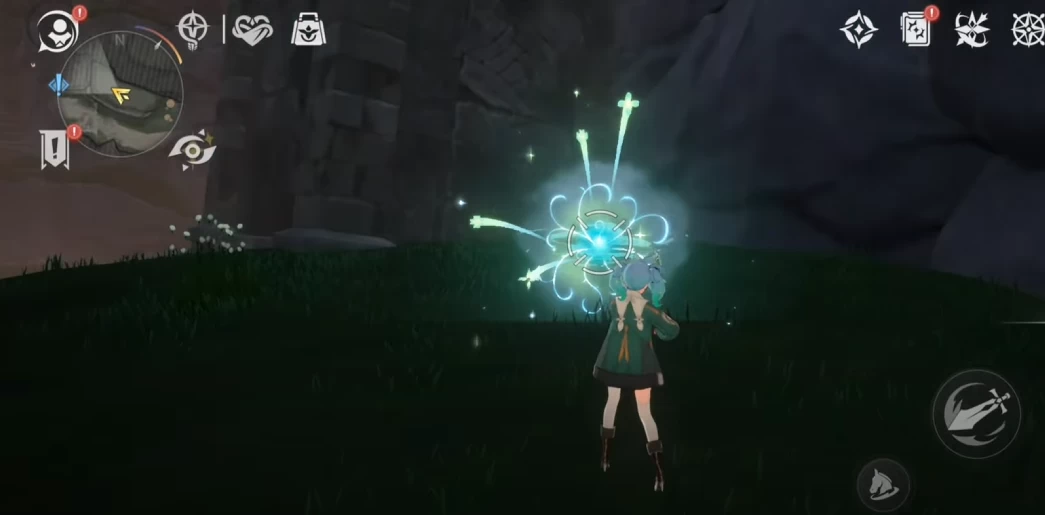Viewport: 1045px width, 515px height.
Task: Open the diamond star emblem menu
Action: [x=858, y=30]
